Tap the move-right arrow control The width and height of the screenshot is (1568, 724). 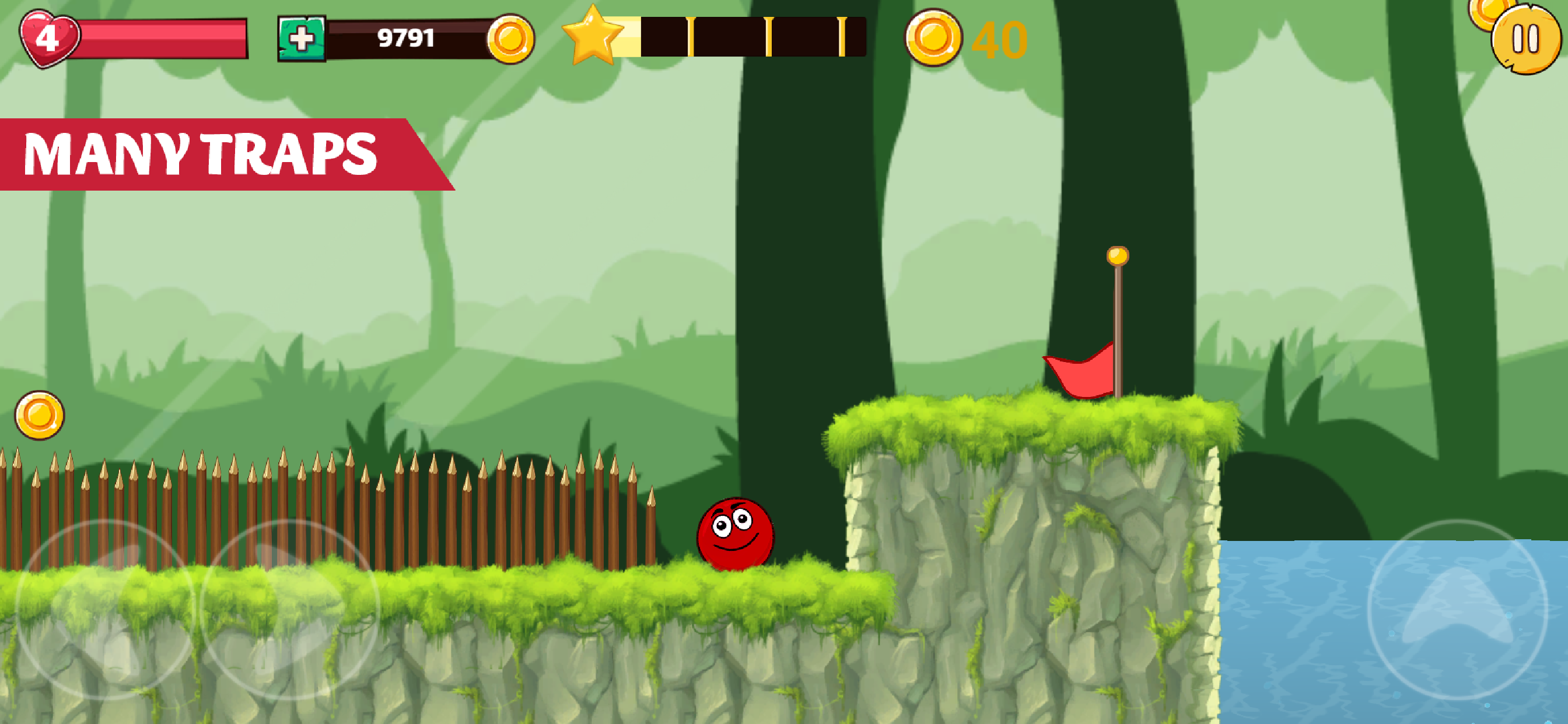point(290,609)
